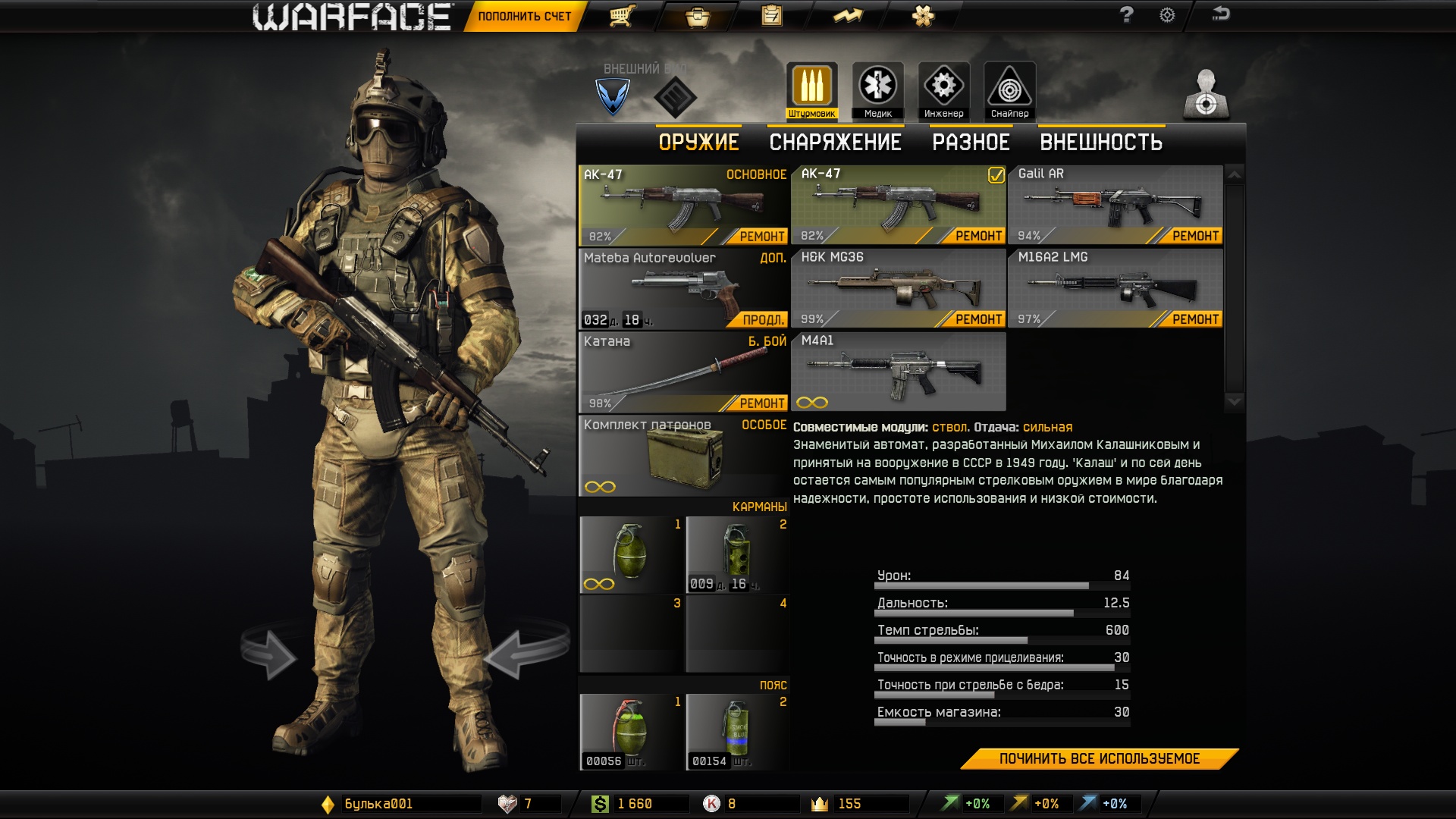Select the M4A1 rifle
Viewport: 1456px width, 819px height.
pos(898,372)
